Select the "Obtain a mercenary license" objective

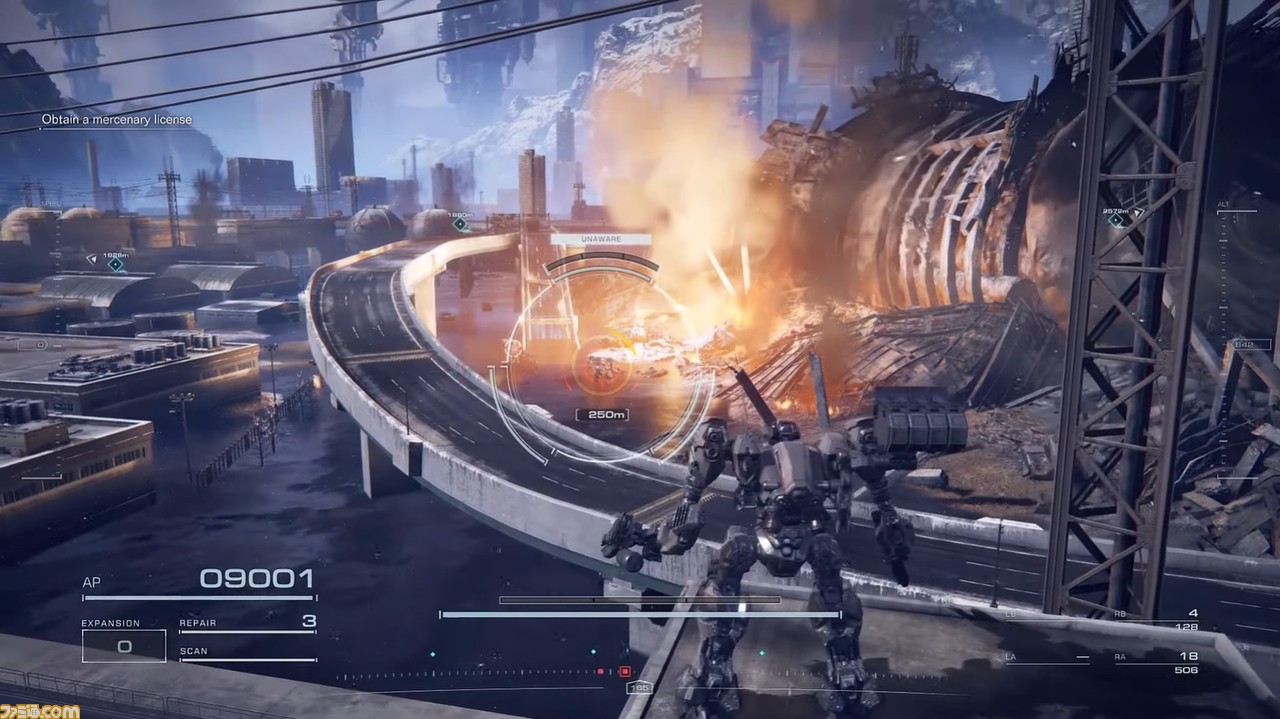click(x=117, y=120)
